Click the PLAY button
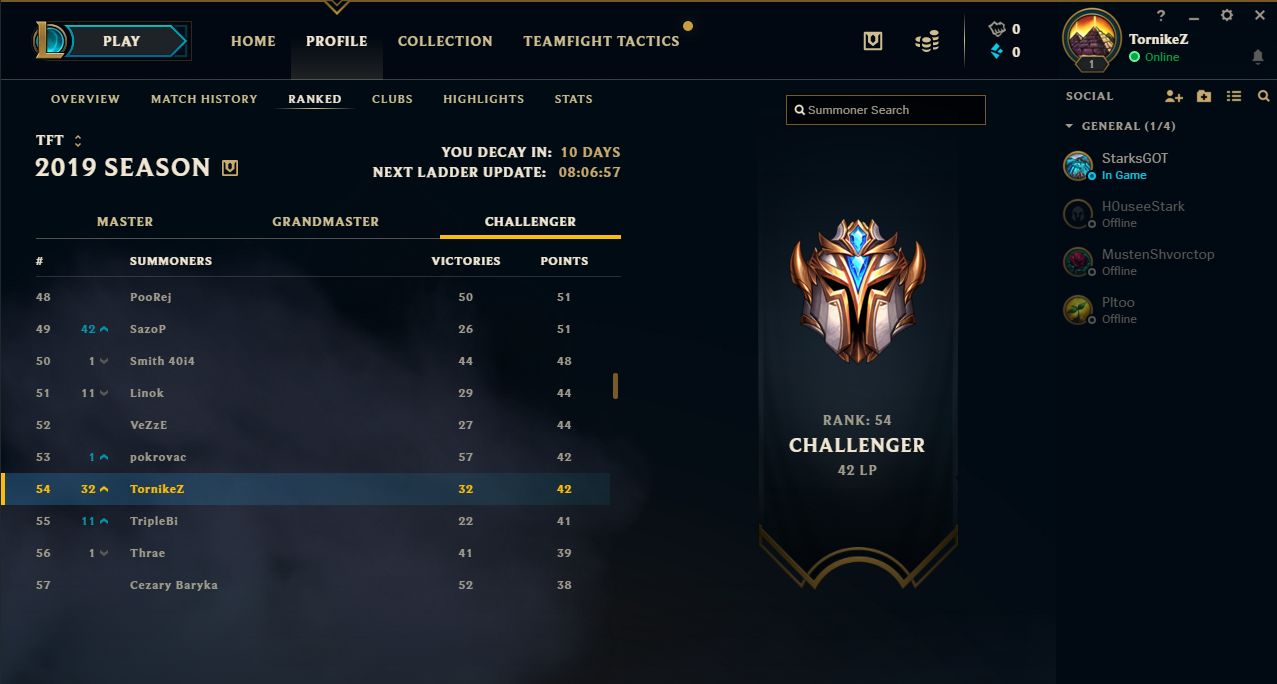Viewport: 1277px width, 684px height. (122, 41)
